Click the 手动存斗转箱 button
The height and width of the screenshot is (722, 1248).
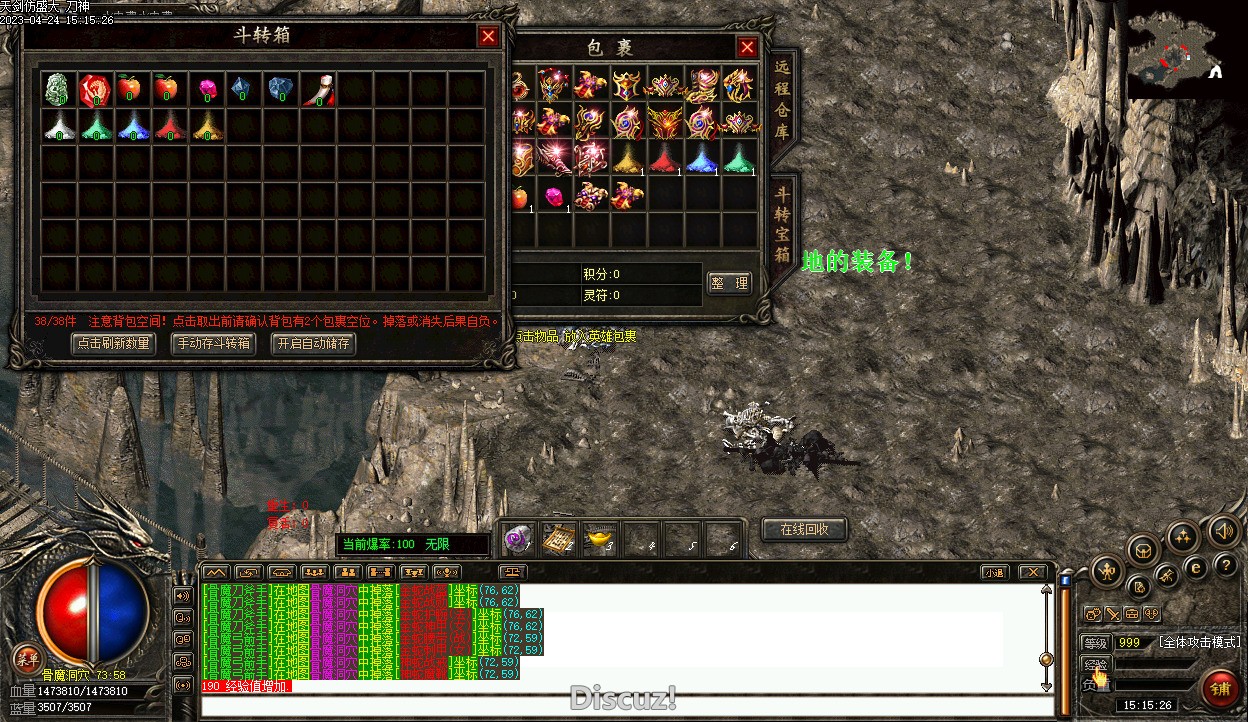(213, 343)
